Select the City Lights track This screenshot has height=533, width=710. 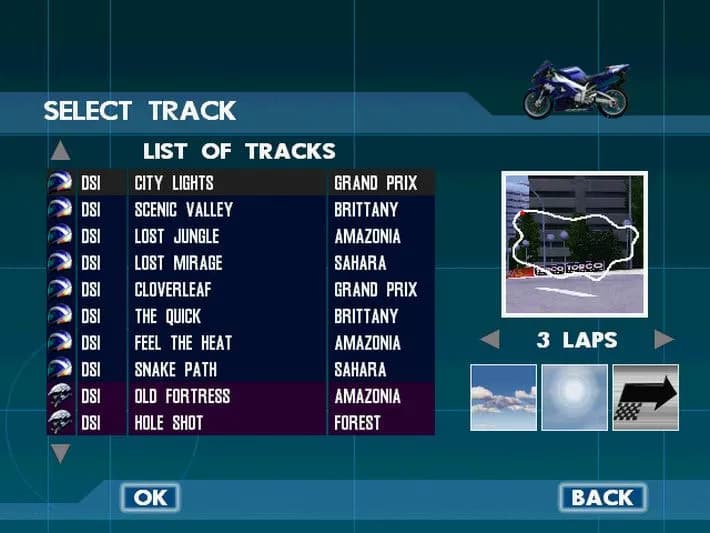coord(240,183)
